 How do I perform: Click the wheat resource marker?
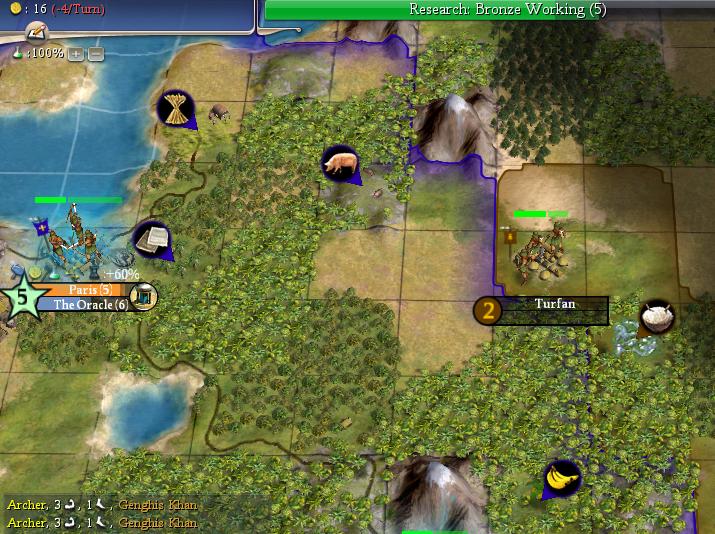pyautogui.click(x=175, y=108)
